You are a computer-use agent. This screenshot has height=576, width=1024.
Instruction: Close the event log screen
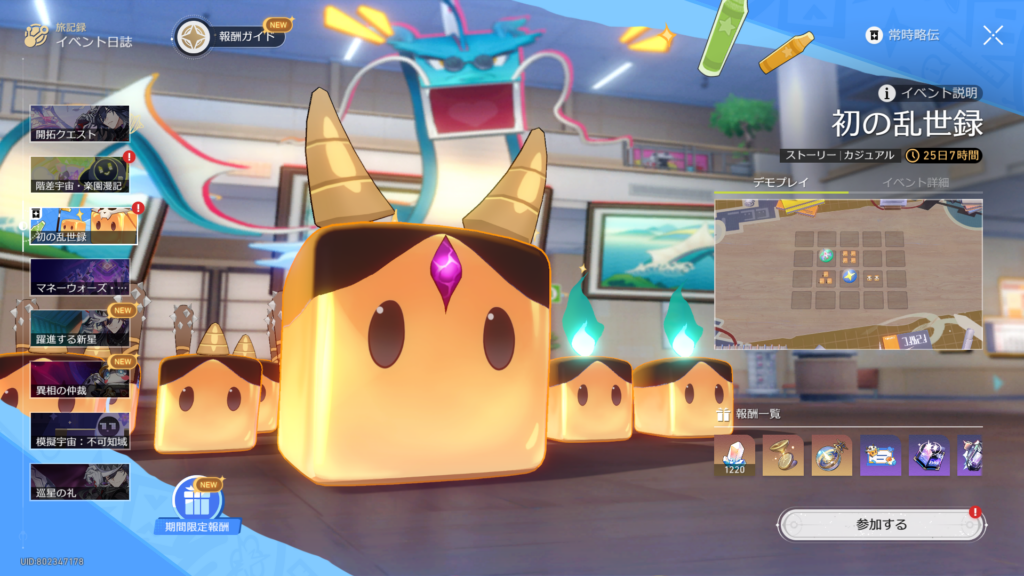point(993,36)
